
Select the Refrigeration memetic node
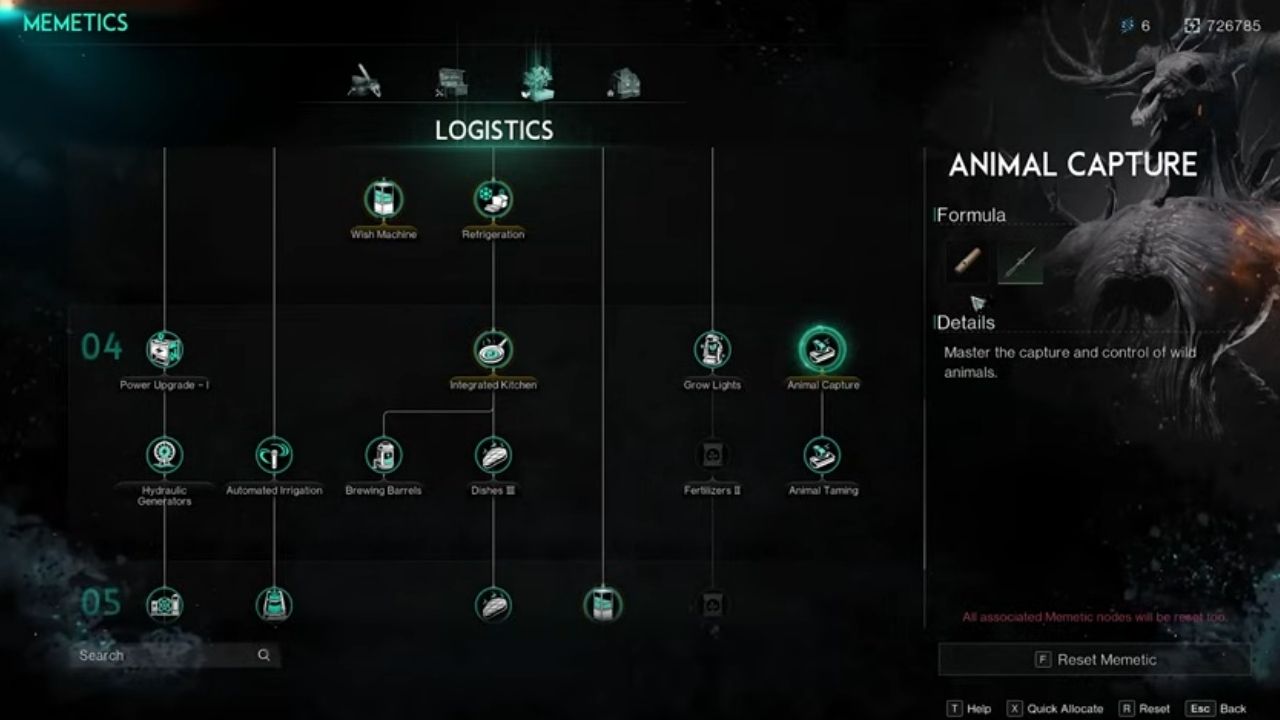(x=493, y=200)
